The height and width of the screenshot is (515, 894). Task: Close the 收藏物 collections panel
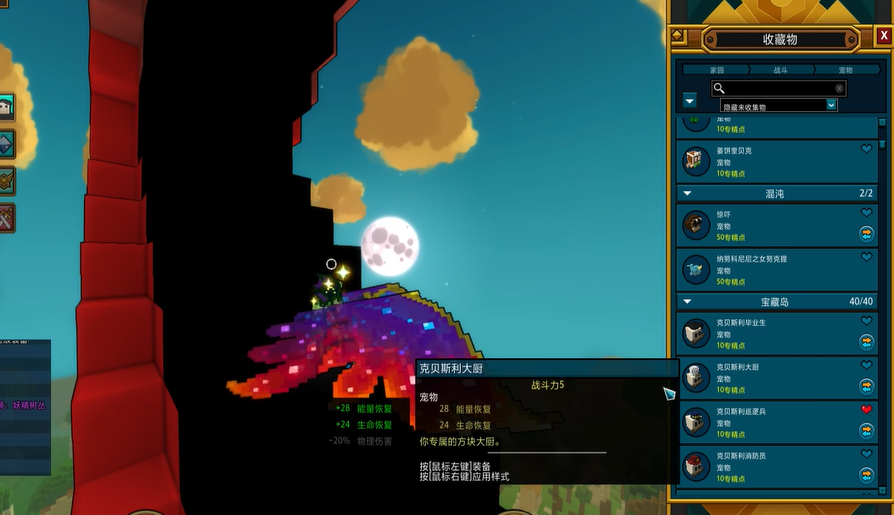883,36
